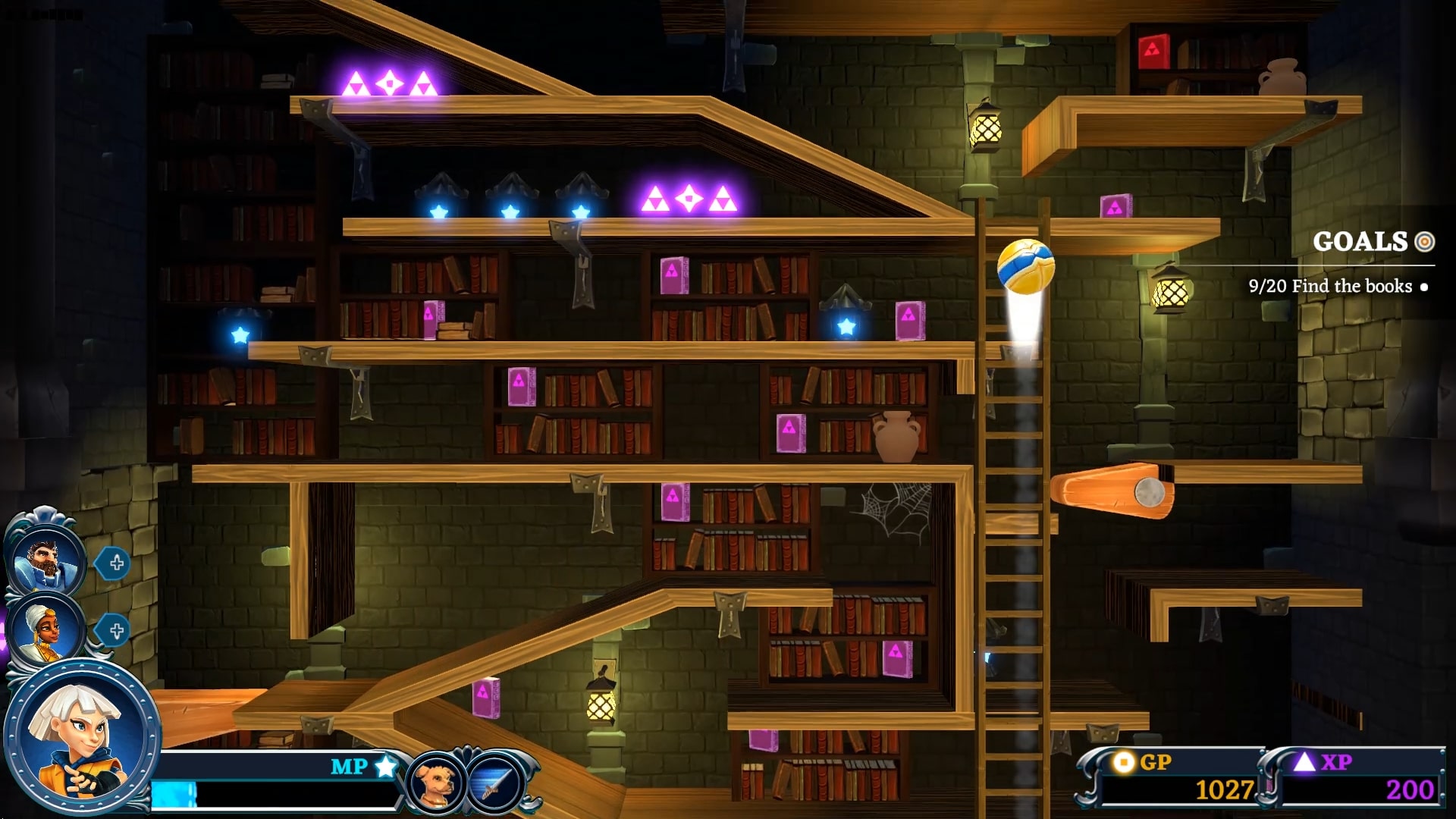Screen dimensions: 1456x819
Task: Click the white-haired hero's main portrait
Action: [x=82, y=737]
